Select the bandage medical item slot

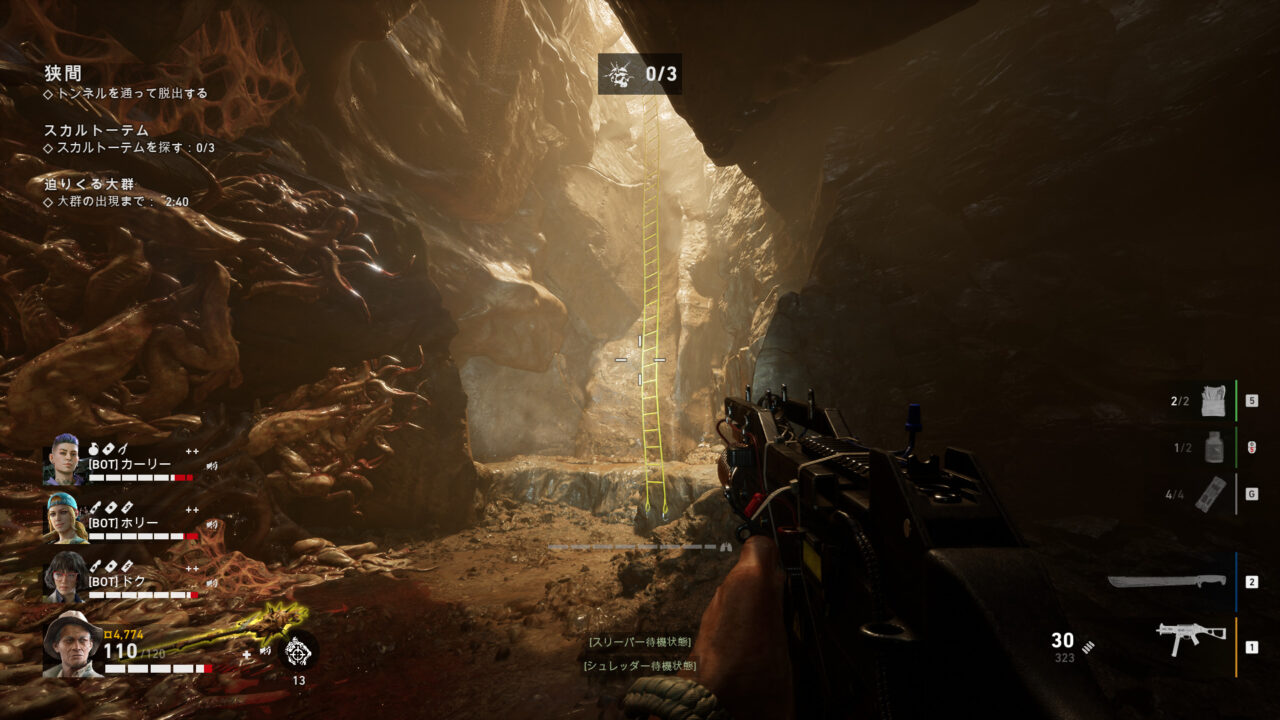click(1213, 401)
